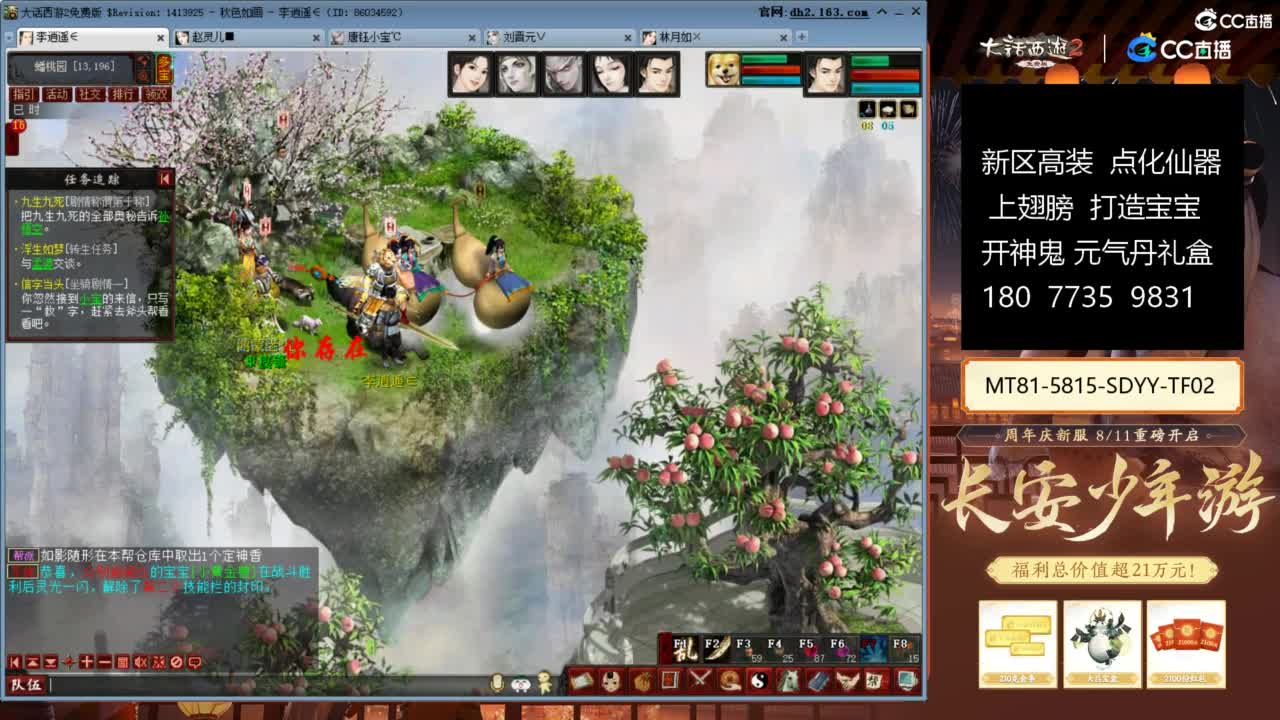This screenshot has height=720, width=1280.
Task: Click the 活动 button on left panel
Action: pos(58,94)
